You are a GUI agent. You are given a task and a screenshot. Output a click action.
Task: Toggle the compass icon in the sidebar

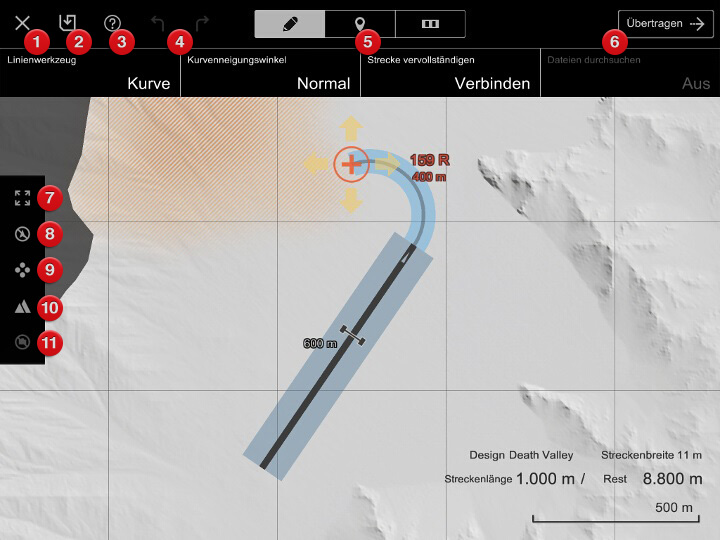(x=22, y=234)
